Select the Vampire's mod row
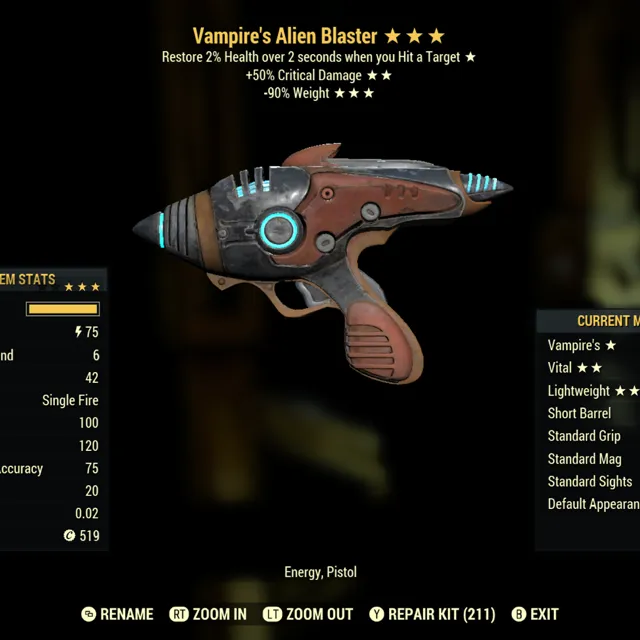 582,345
